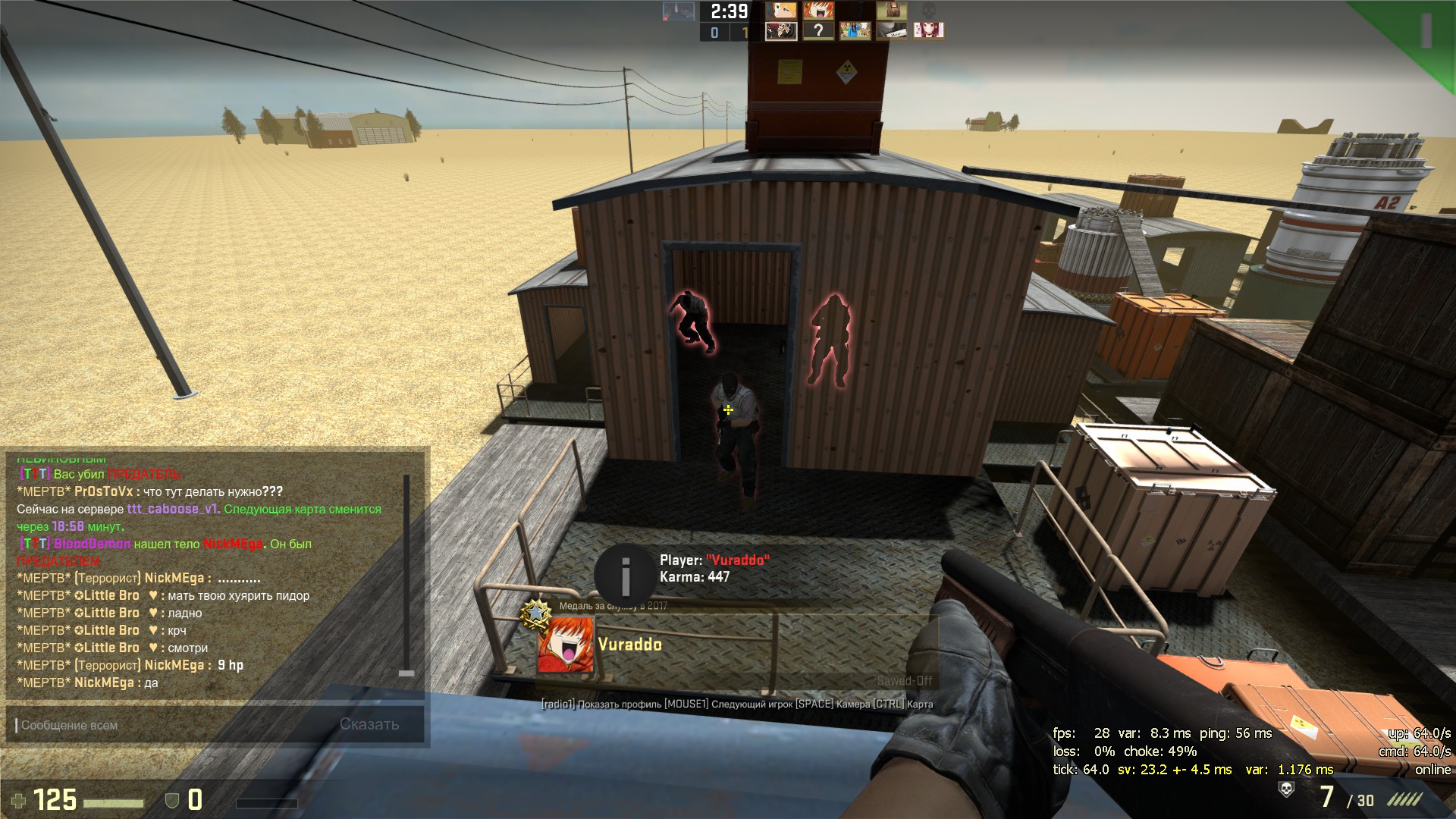Click the info icon next to Player Vuraddo
The width and height of the screenshot is (1456, 819).
[625, 575]
